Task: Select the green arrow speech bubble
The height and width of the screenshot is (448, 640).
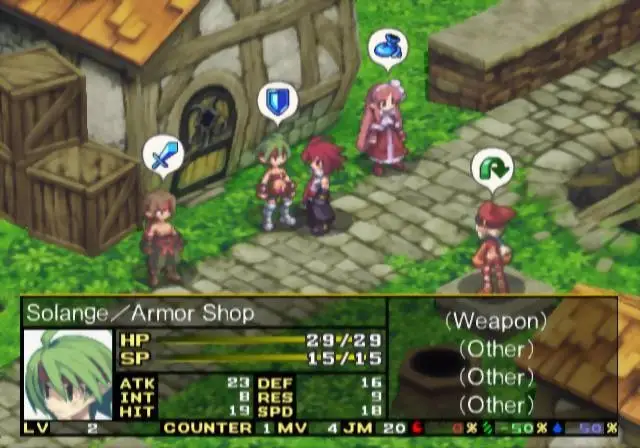Action: (491, 170)
